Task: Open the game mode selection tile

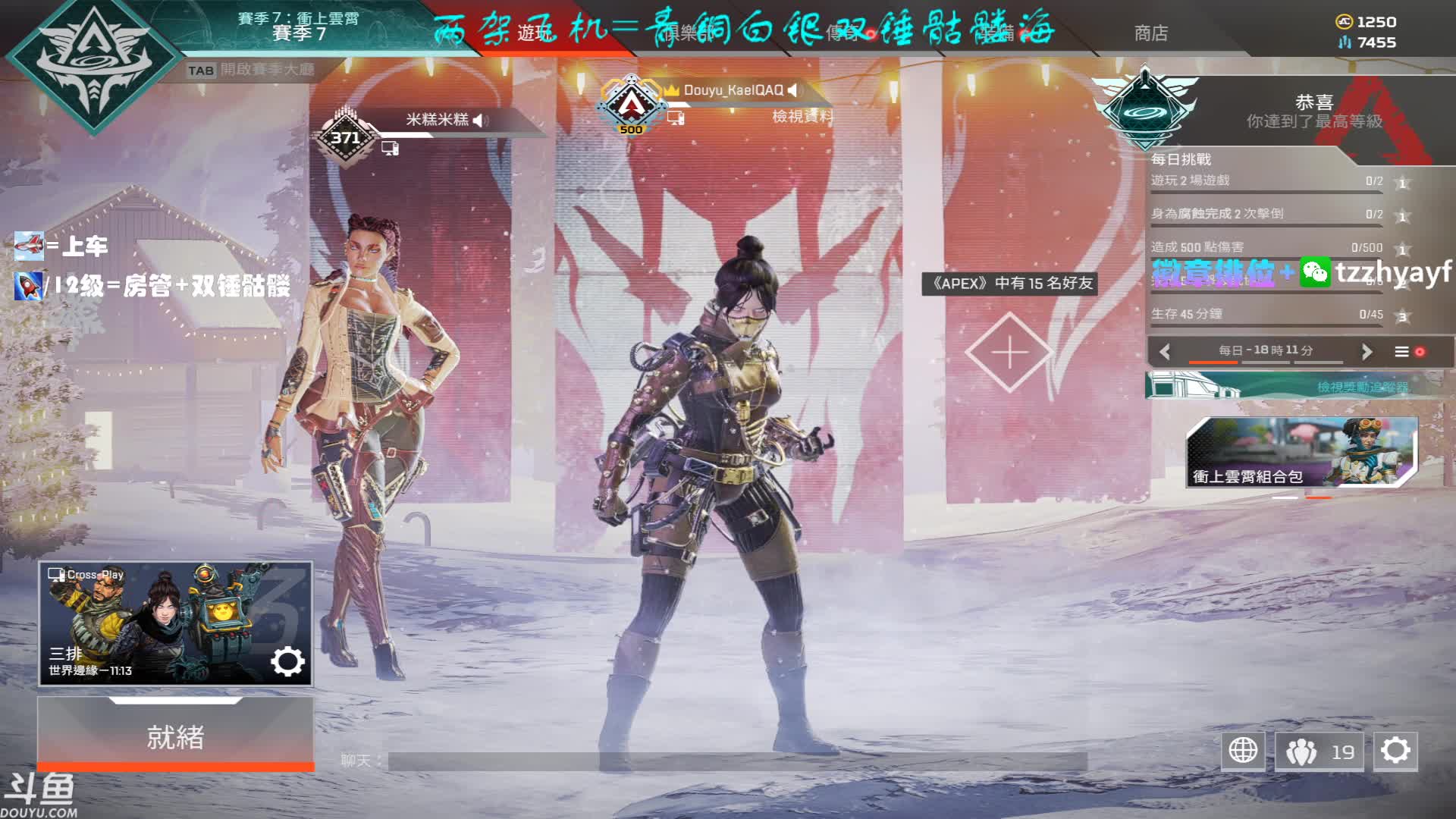Action: tap(175, 623)
